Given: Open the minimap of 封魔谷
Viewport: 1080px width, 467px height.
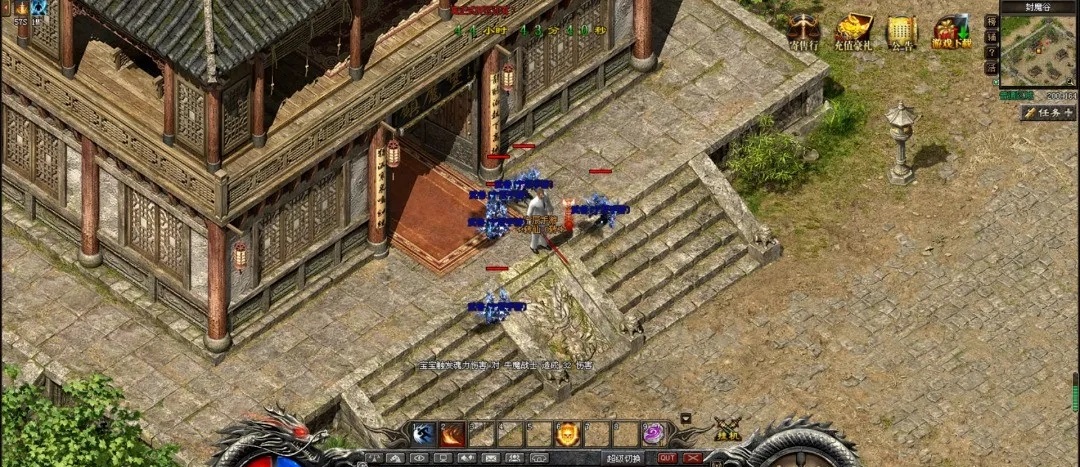Looking at the screenshot, I should pos(1038,50).
